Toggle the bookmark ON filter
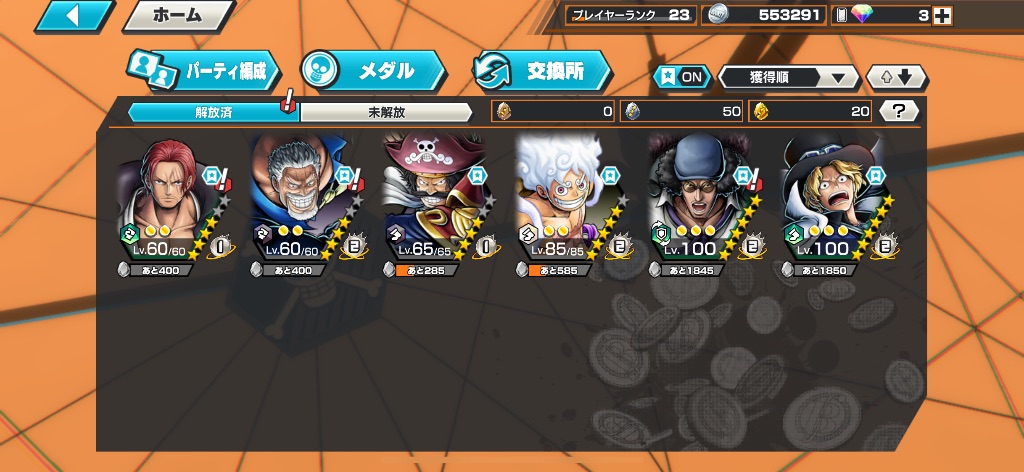The image size is (1024, 472). (x=681, y=77)
